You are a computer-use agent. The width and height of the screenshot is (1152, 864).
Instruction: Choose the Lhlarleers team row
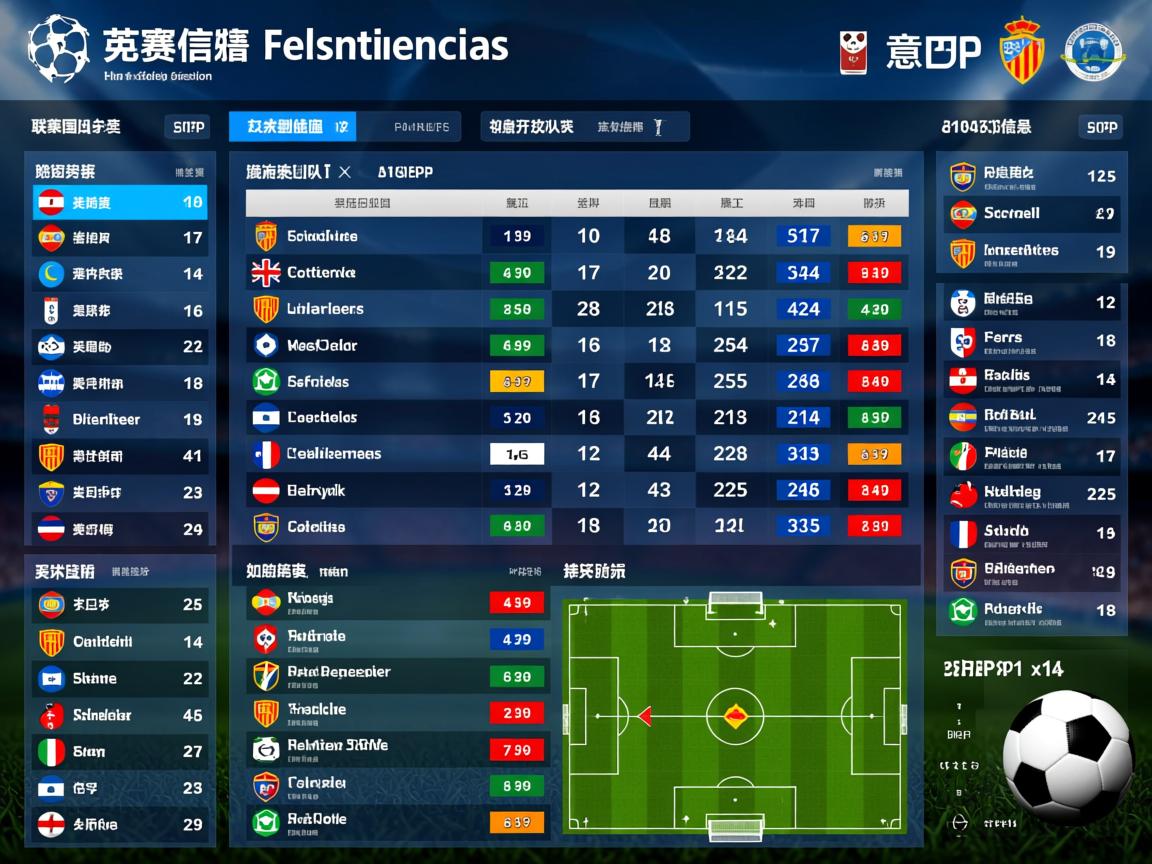(325, 309)
